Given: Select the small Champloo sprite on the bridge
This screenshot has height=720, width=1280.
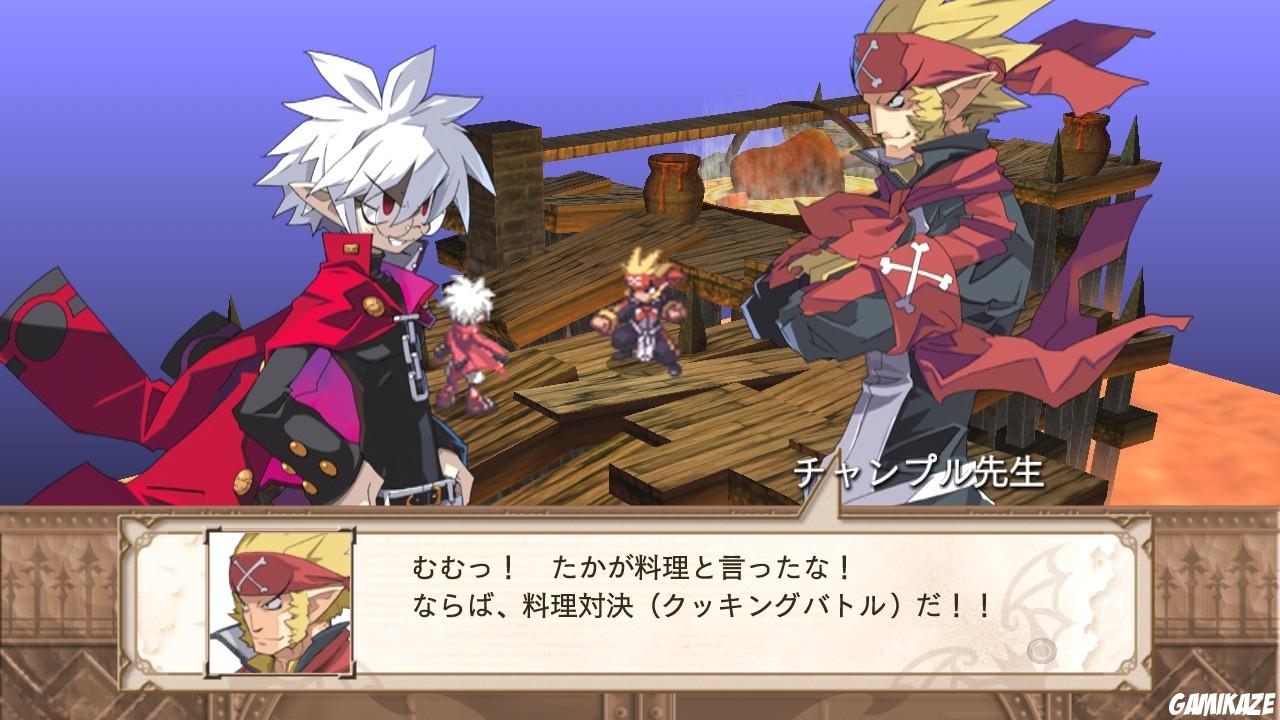Looking at the screenshot, I should (645, 310).
